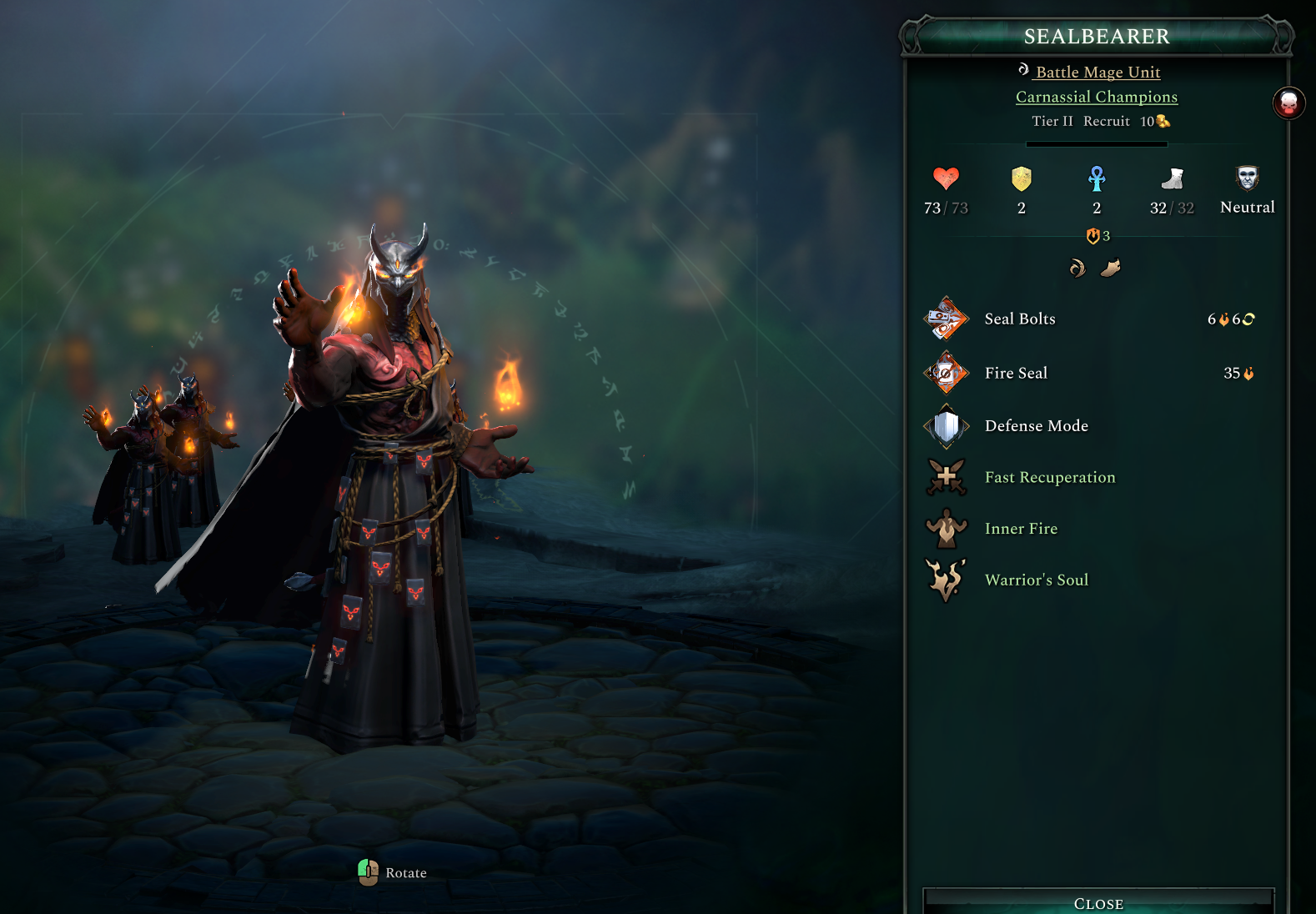View the Fast Recuperation trait

pyautogui.click(x=1049, y=478)
